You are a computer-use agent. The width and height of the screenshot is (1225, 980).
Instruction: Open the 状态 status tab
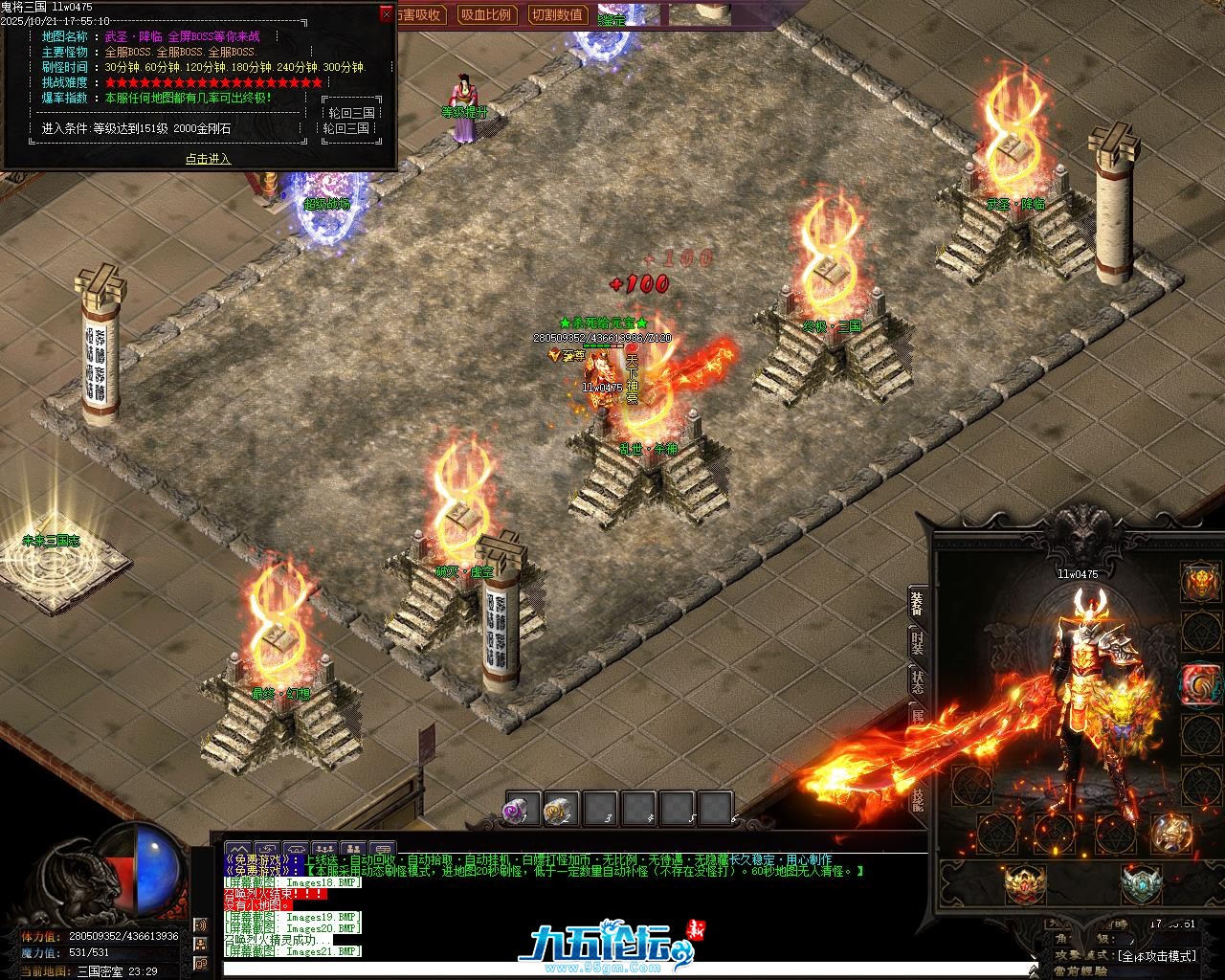pyautogui.click(x=917, y=680)
